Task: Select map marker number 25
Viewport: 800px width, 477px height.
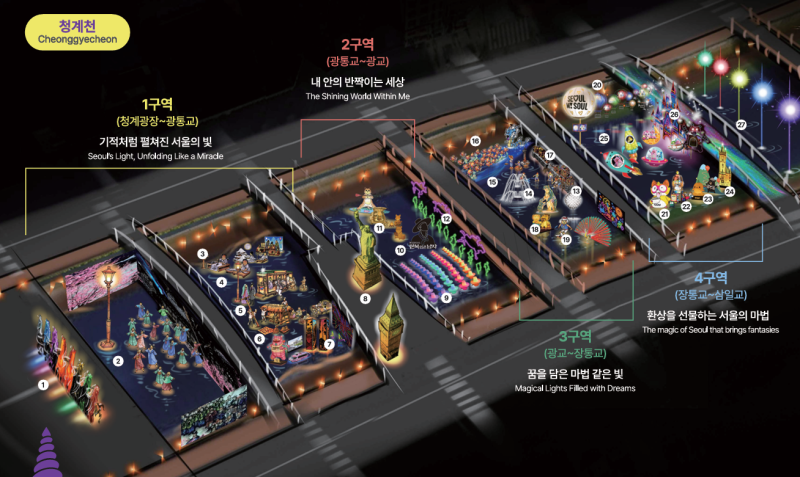Action: pyautogui.click(x=604, y=137)
